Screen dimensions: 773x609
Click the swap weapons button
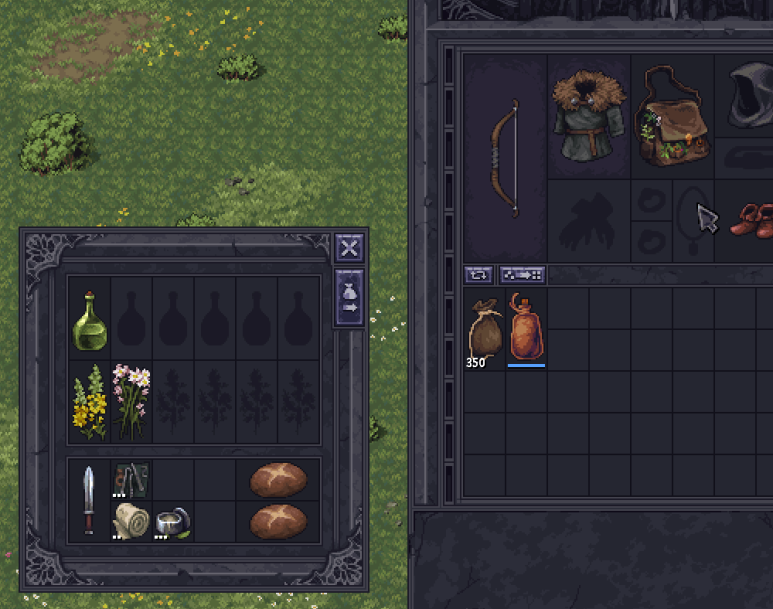(477, 274)
